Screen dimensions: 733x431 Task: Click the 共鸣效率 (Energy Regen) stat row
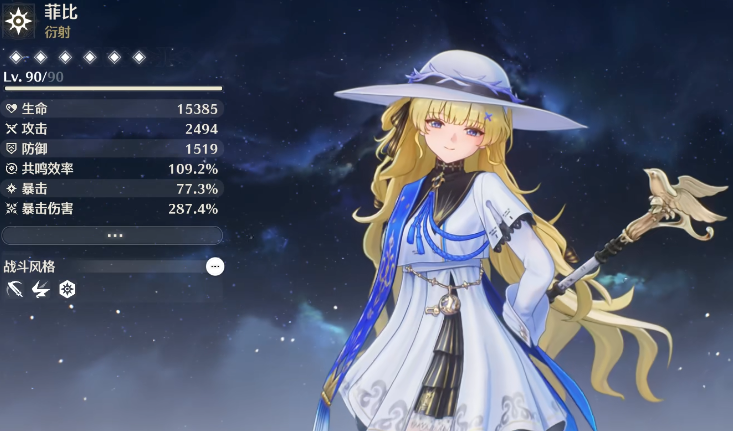pos(112,168)
